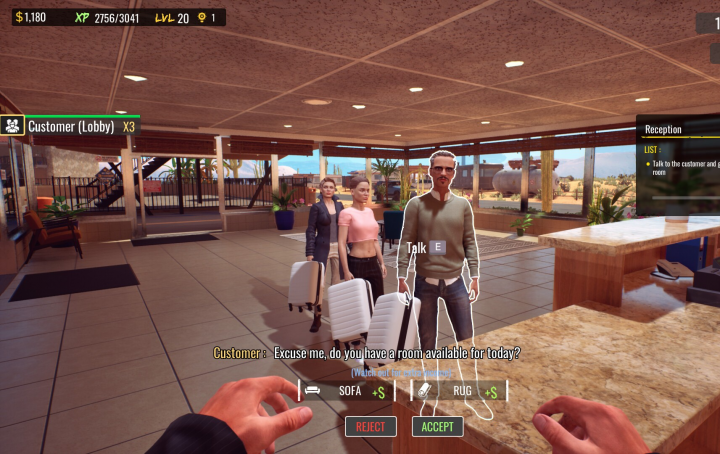
Task: Accept the customer's room request
Action: (437, 426)
